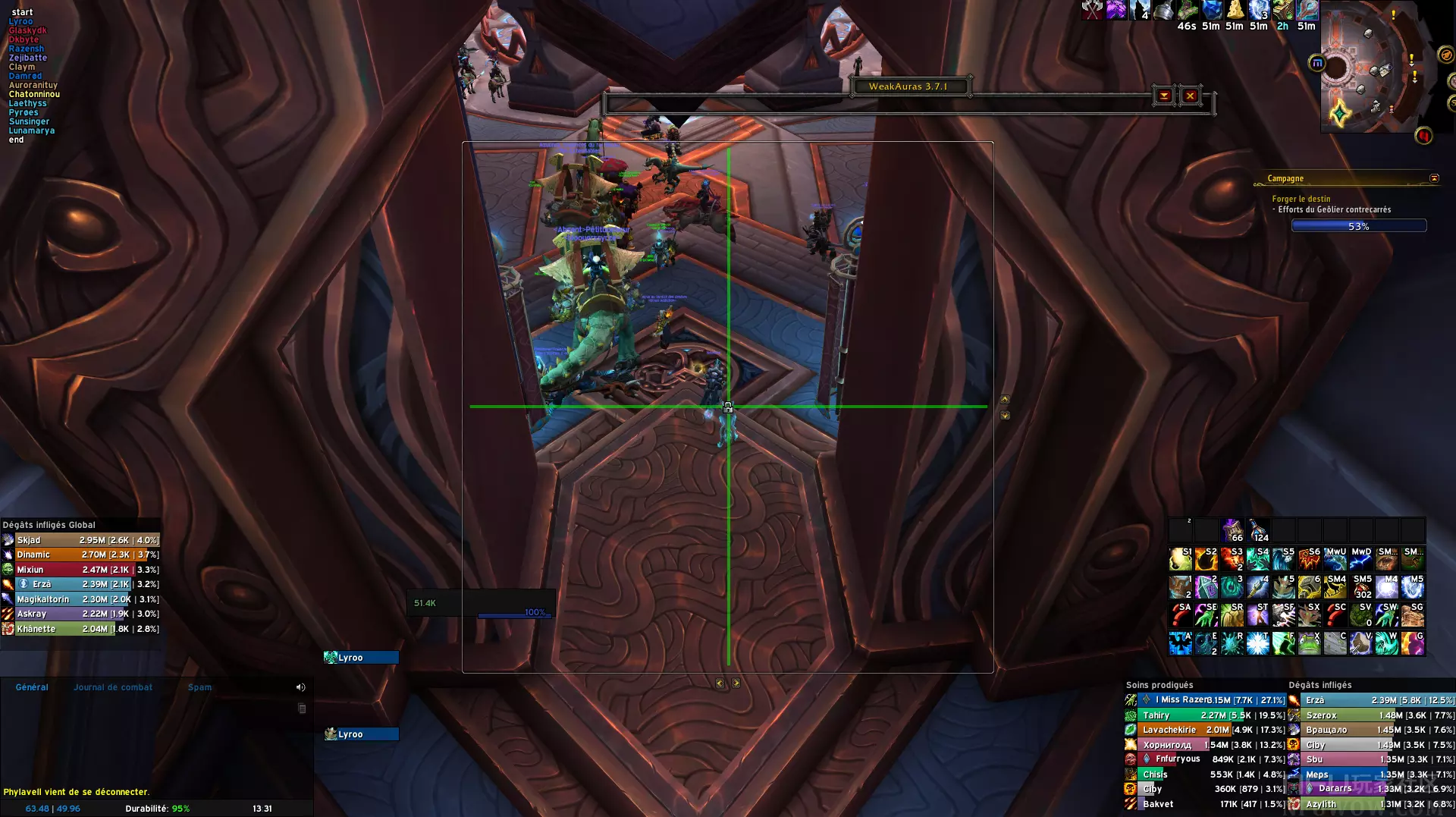Image resolution: width=1456 pixels, height=817 pixels.
Task: Click the purple M minimap button
Action: point(1316,63)
